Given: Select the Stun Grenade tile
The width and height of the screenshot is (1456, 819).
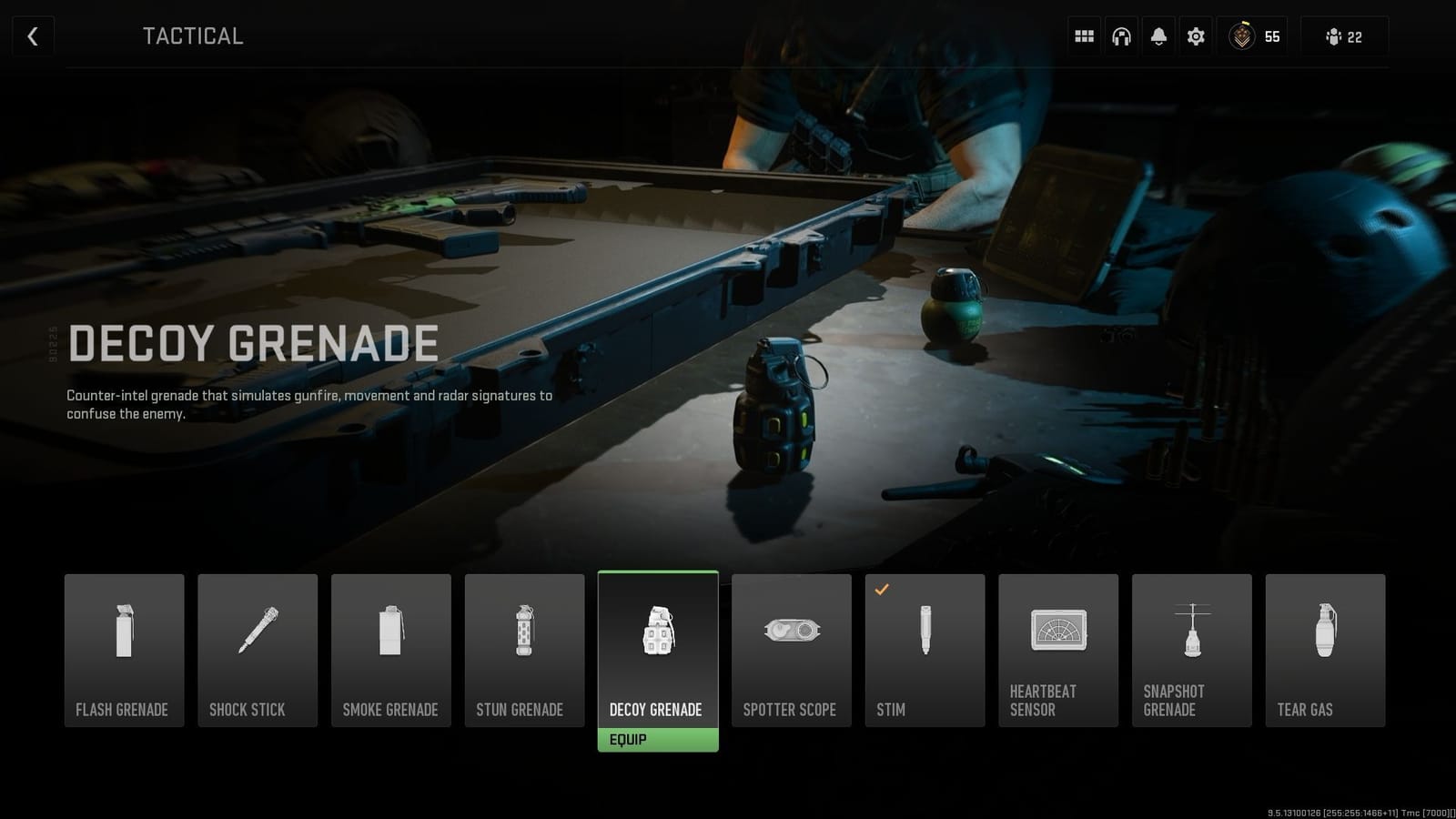Looking at the screenshot, I should (524, 649).
